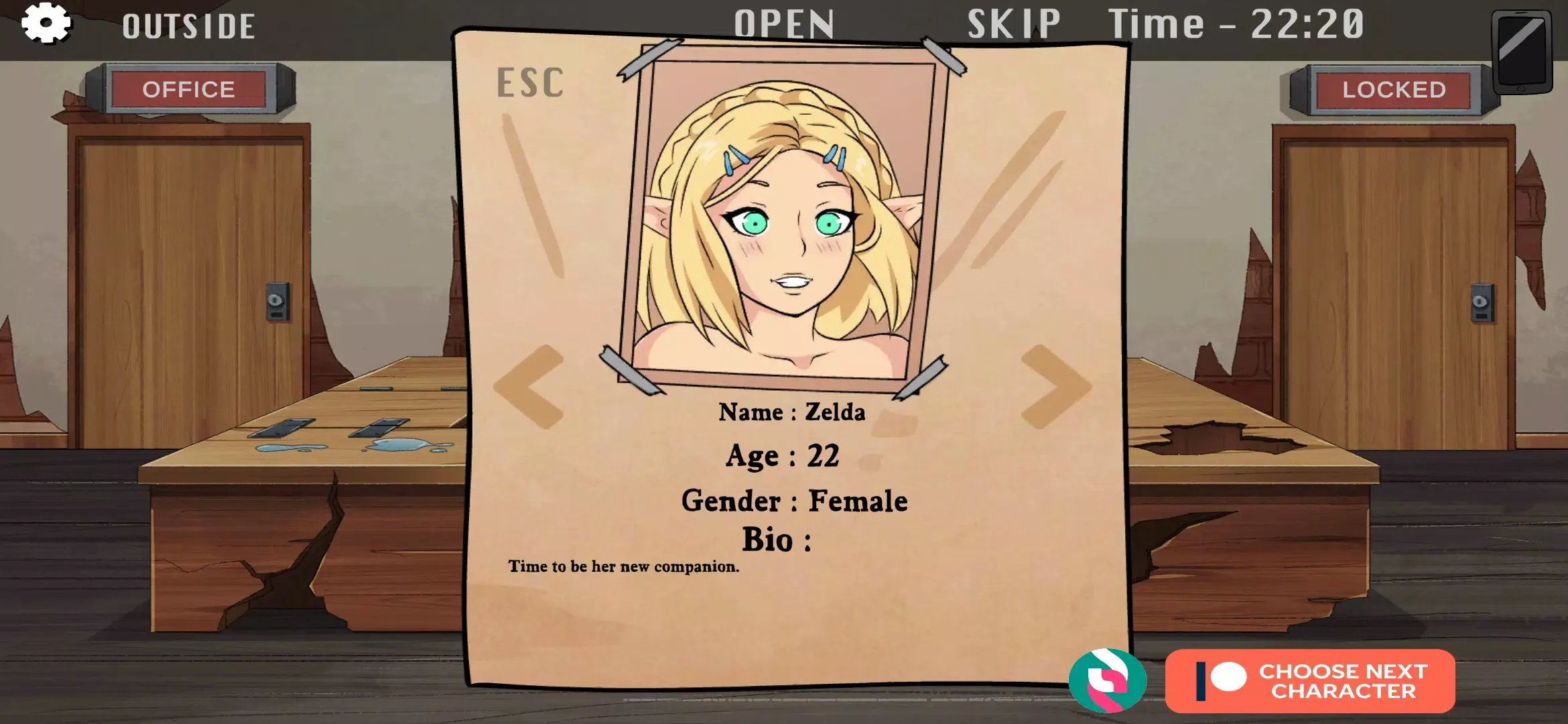This screenshot has height=724, width=1568.
Task: Show the previous character with left arrow
Action: [x=529, y=387]
